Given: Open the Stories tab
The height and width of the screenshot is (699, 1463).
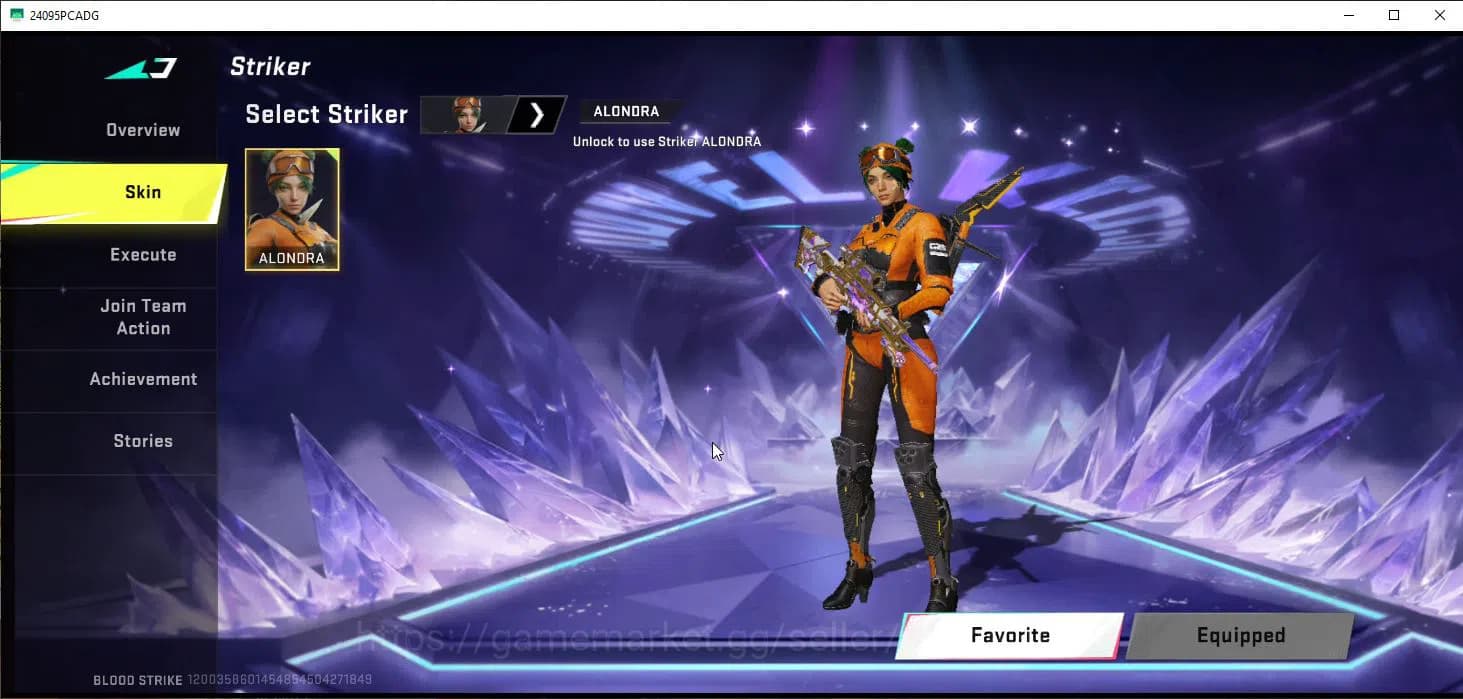Looking at the screenshot, I should coord(143,441).
